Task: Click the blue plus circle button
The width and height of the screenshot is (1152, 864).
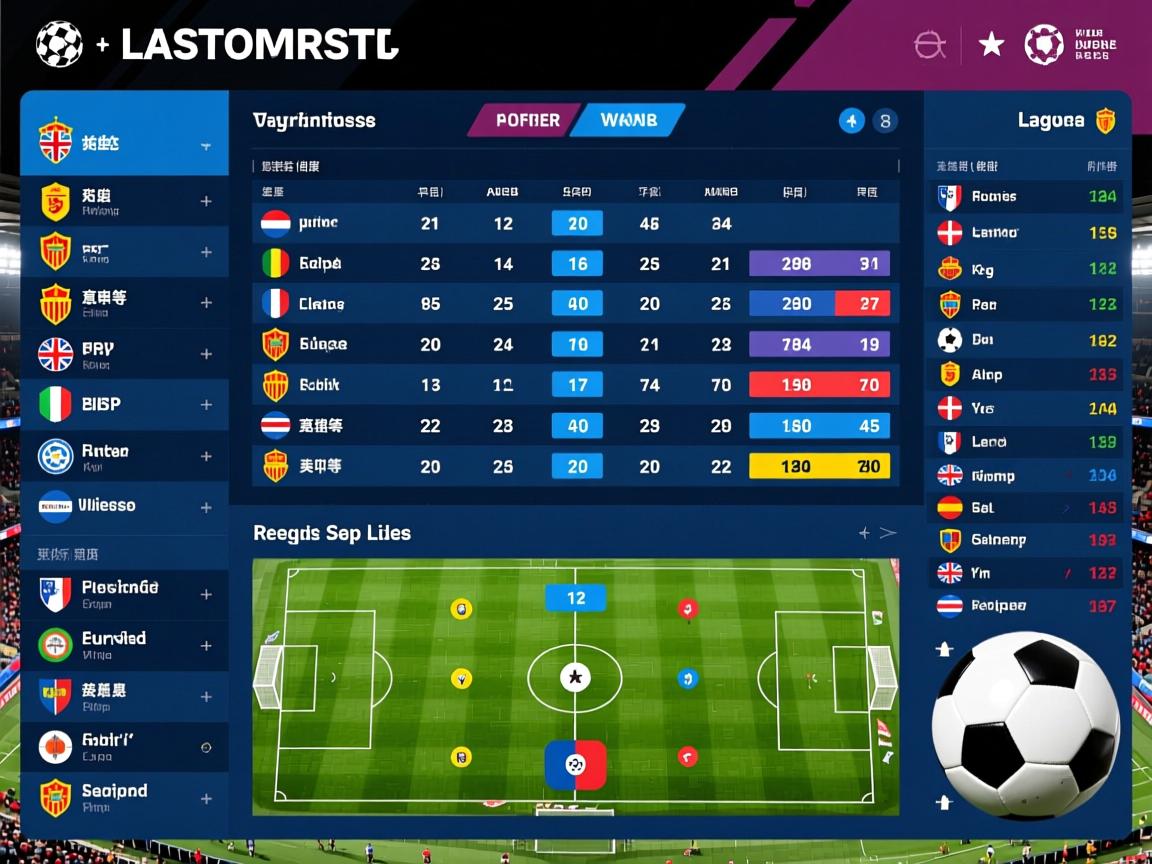Action: (851, 122)
